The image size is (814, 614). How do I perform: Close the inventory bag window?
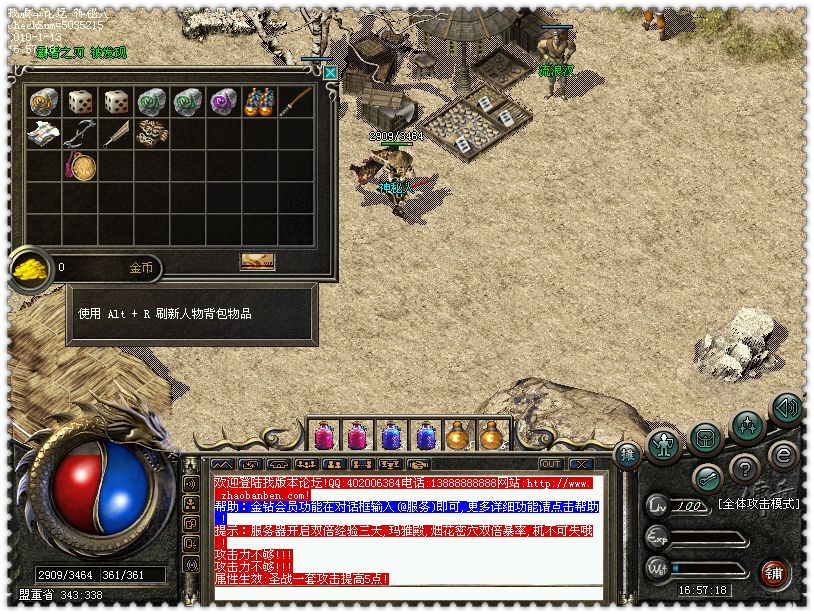(330, 73)
